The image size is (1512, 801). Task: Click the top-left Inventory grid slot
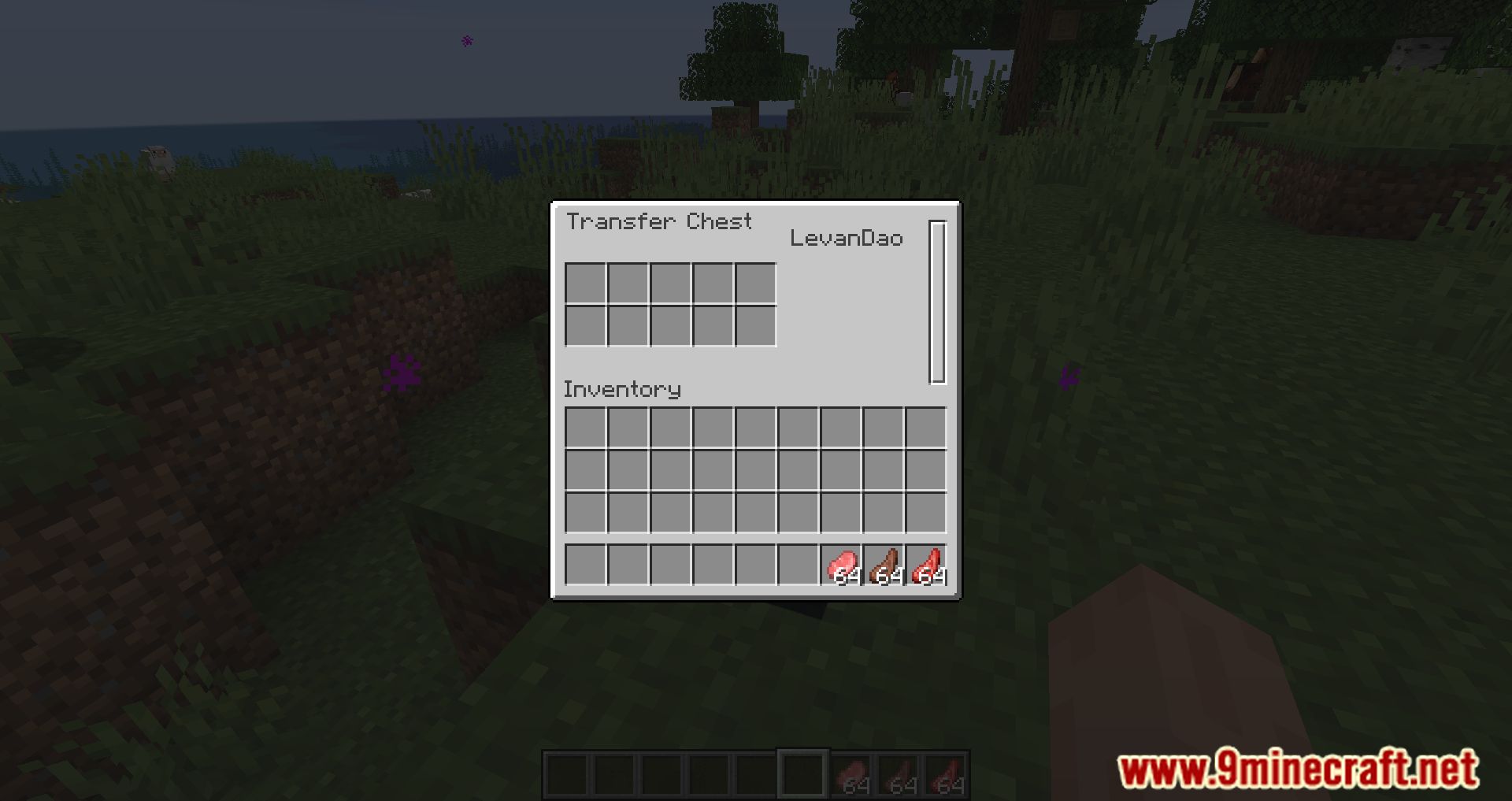(584, 428)
